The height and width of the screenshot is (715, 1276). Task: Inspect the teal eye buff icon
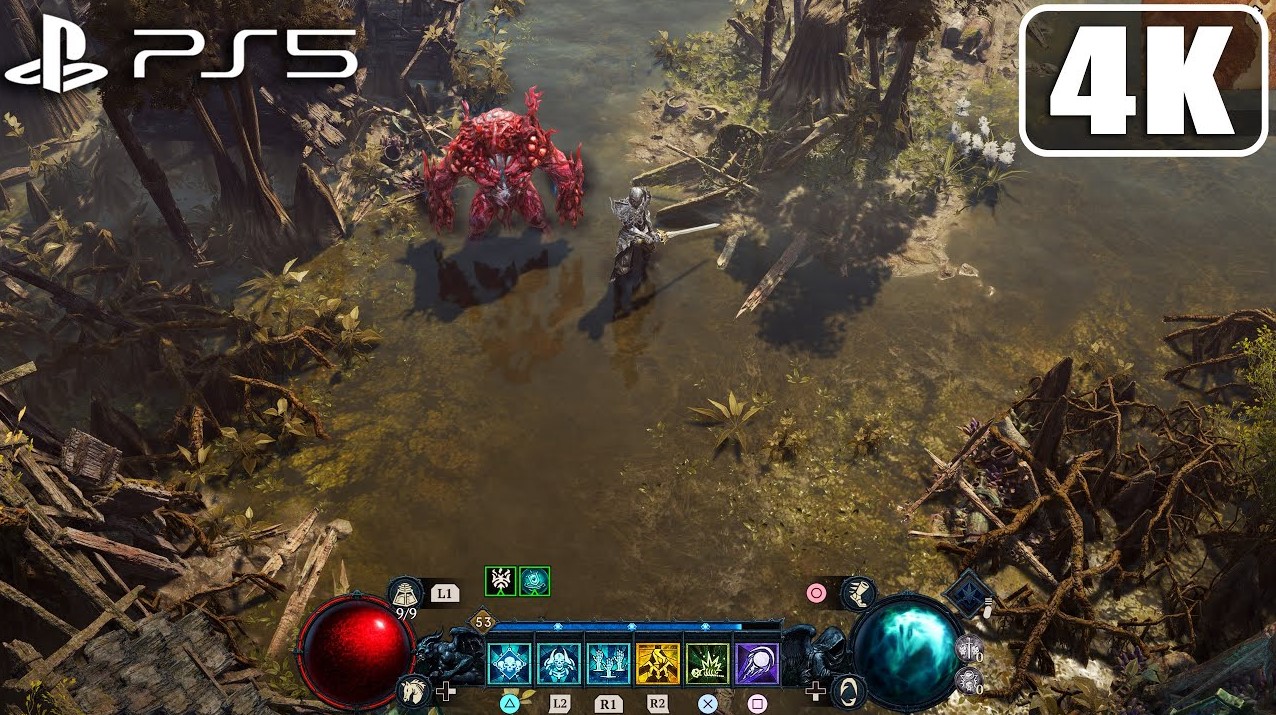[534, 581]
